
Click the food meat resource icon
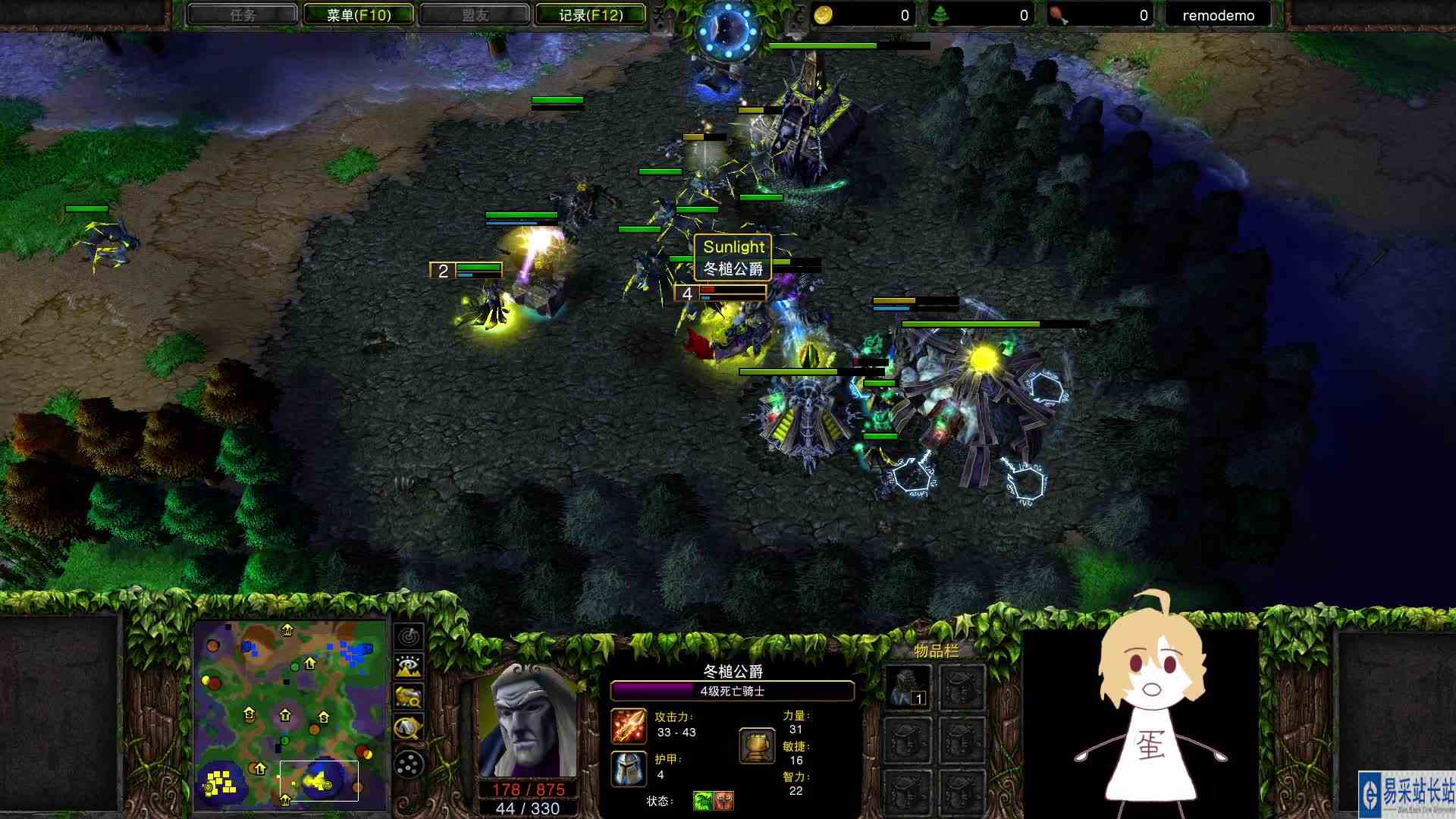pyautogui.click(x=1056, y=14)
